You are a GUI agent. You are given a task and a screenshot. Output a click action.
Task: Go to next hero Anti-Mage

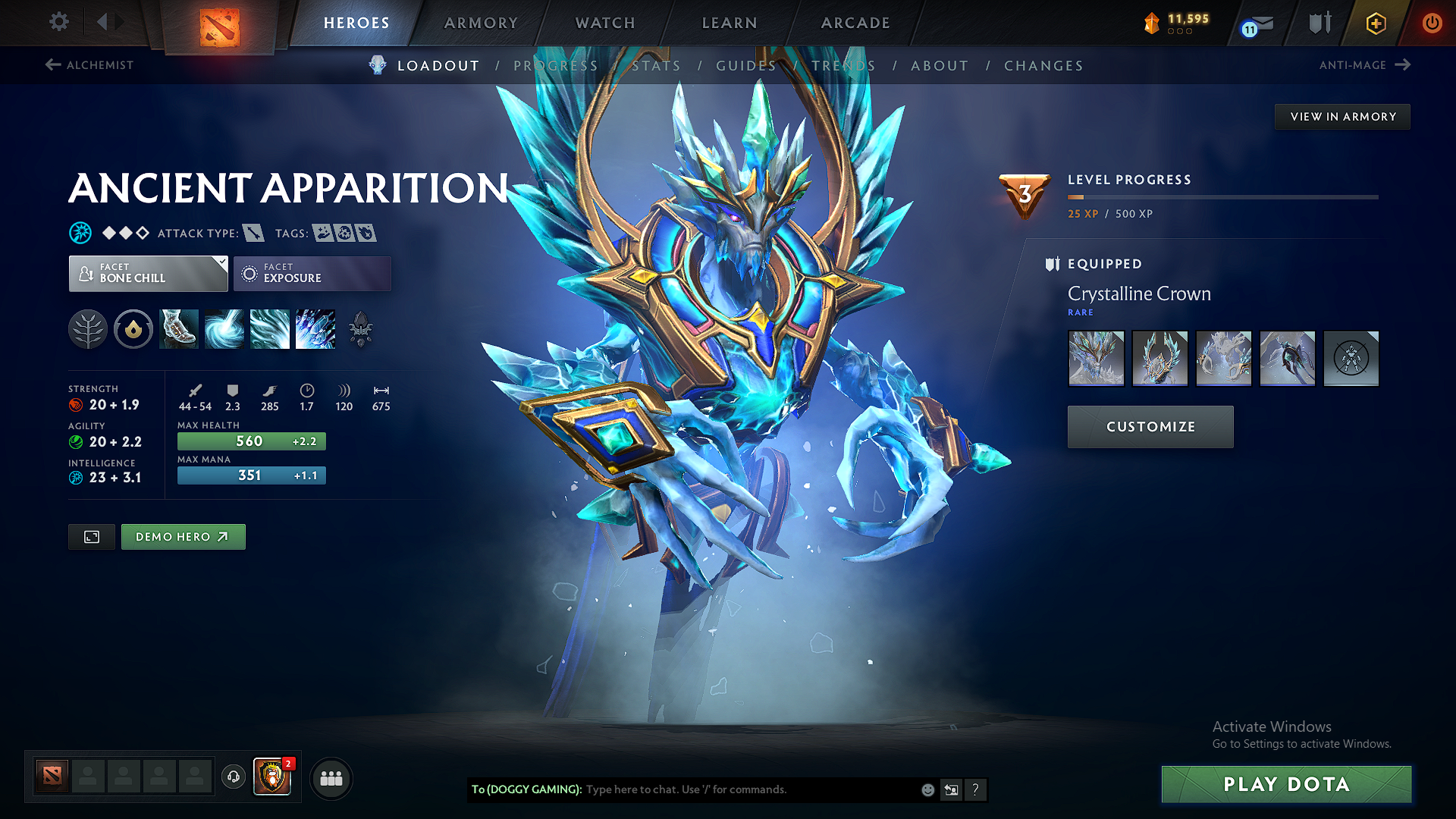point(1364,65)
